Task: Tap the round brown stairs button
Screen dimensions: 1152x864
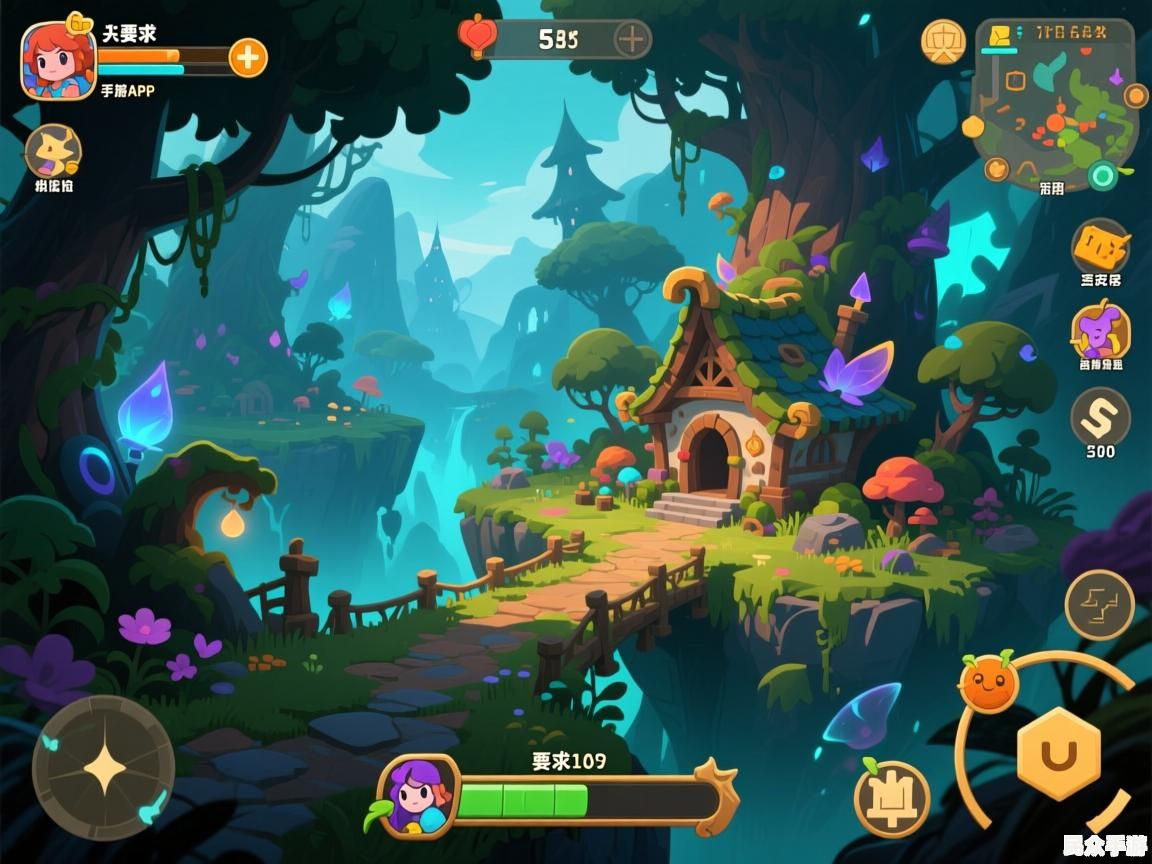Action: coord(1099,605)
